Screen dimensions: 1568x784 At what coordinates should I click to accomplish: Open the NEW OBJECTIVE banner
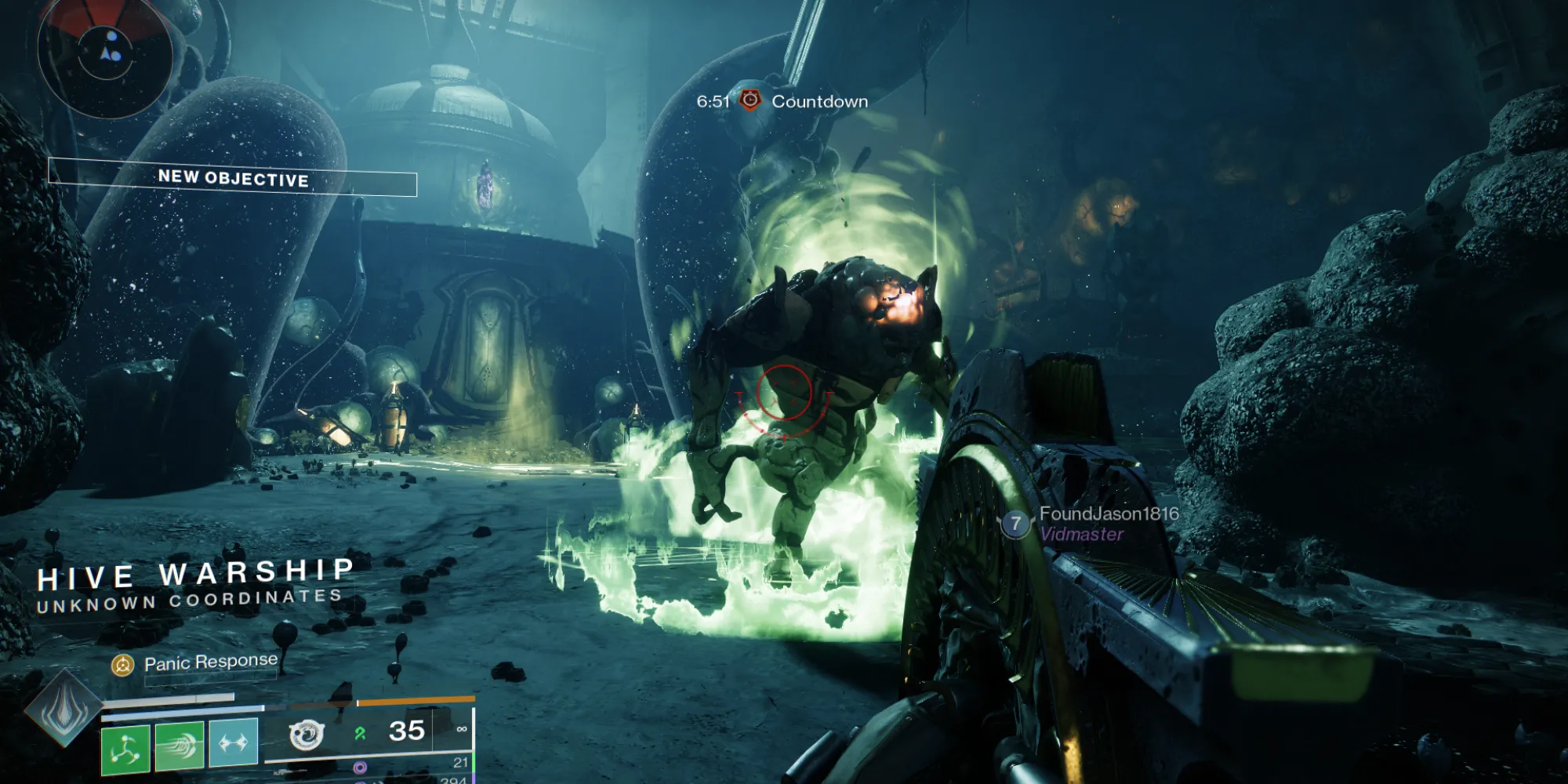[233, 178]
